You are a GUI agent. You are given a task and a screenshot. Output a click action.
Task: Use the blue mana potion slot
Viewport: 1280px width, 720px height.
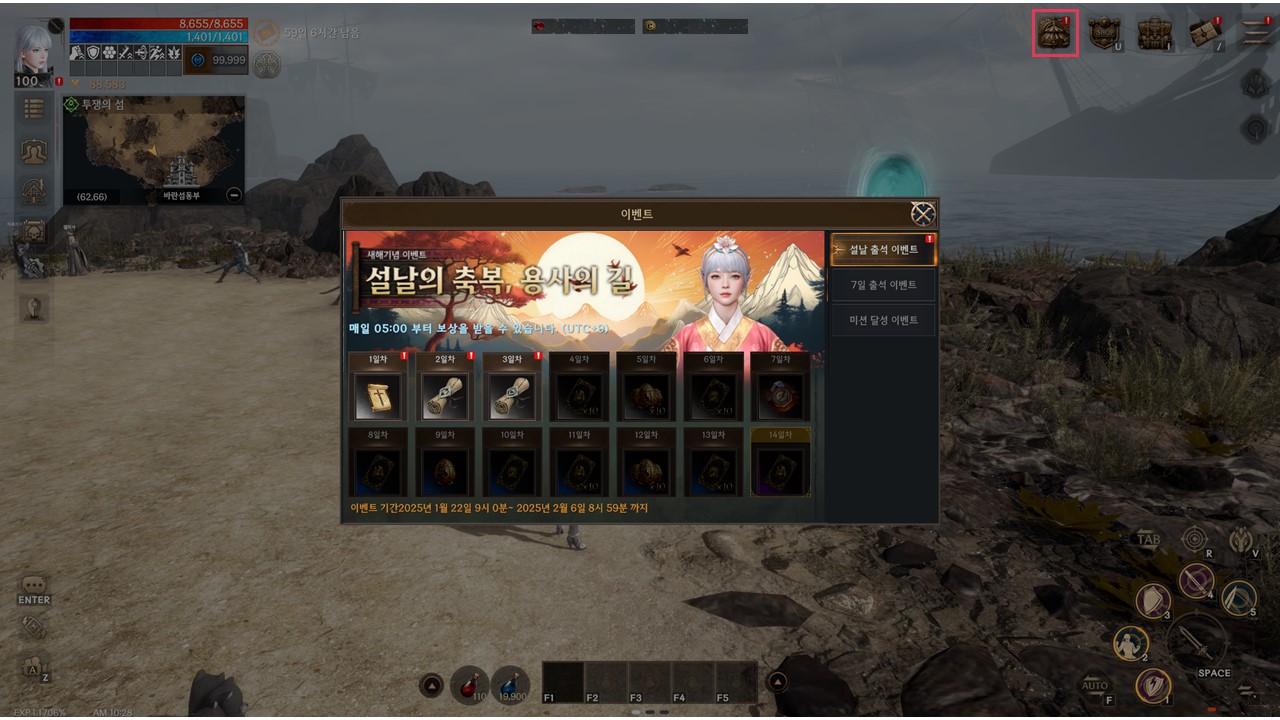[x=510, y=685]
